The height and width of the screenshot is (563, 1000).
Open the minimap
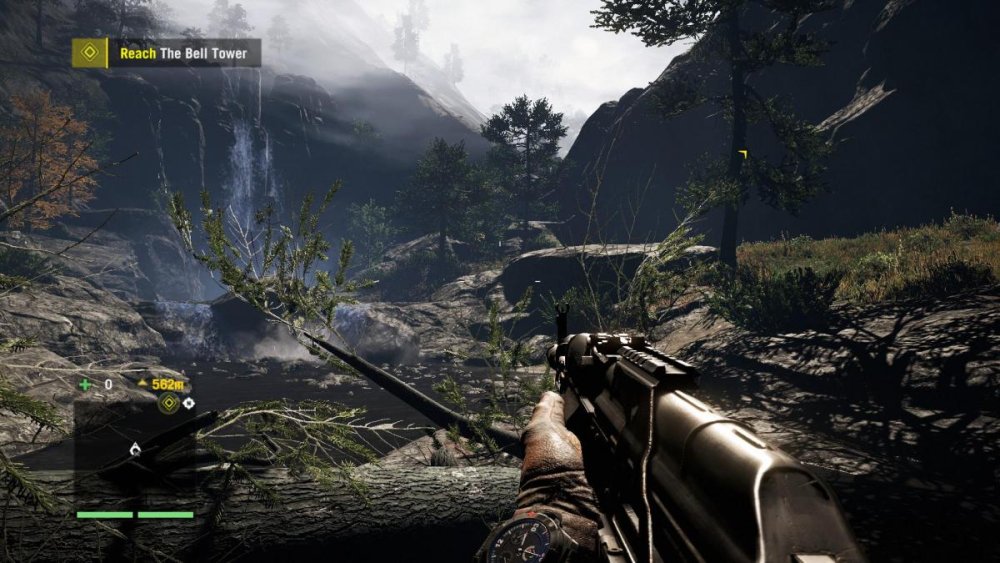[135, 451]
